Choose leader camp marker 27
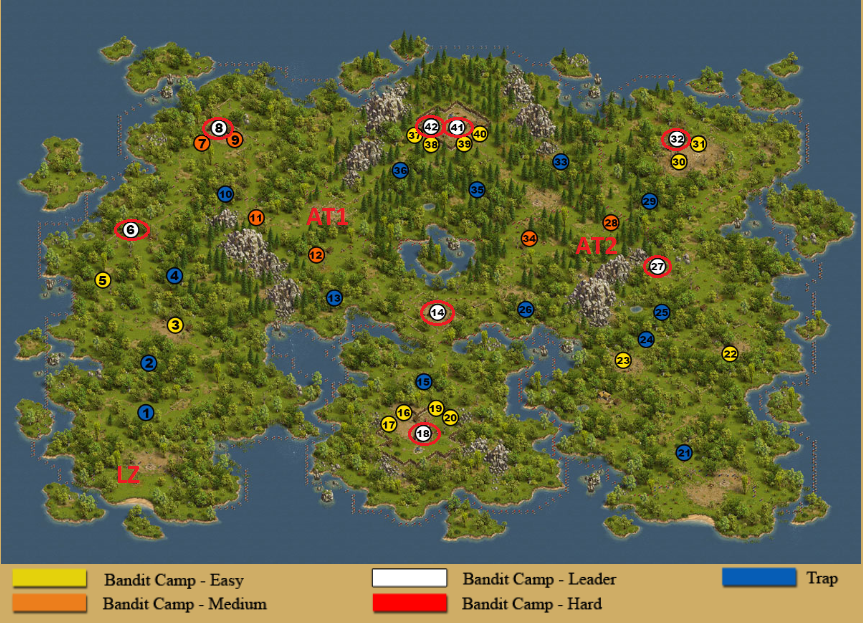 [x=657, y=266]
